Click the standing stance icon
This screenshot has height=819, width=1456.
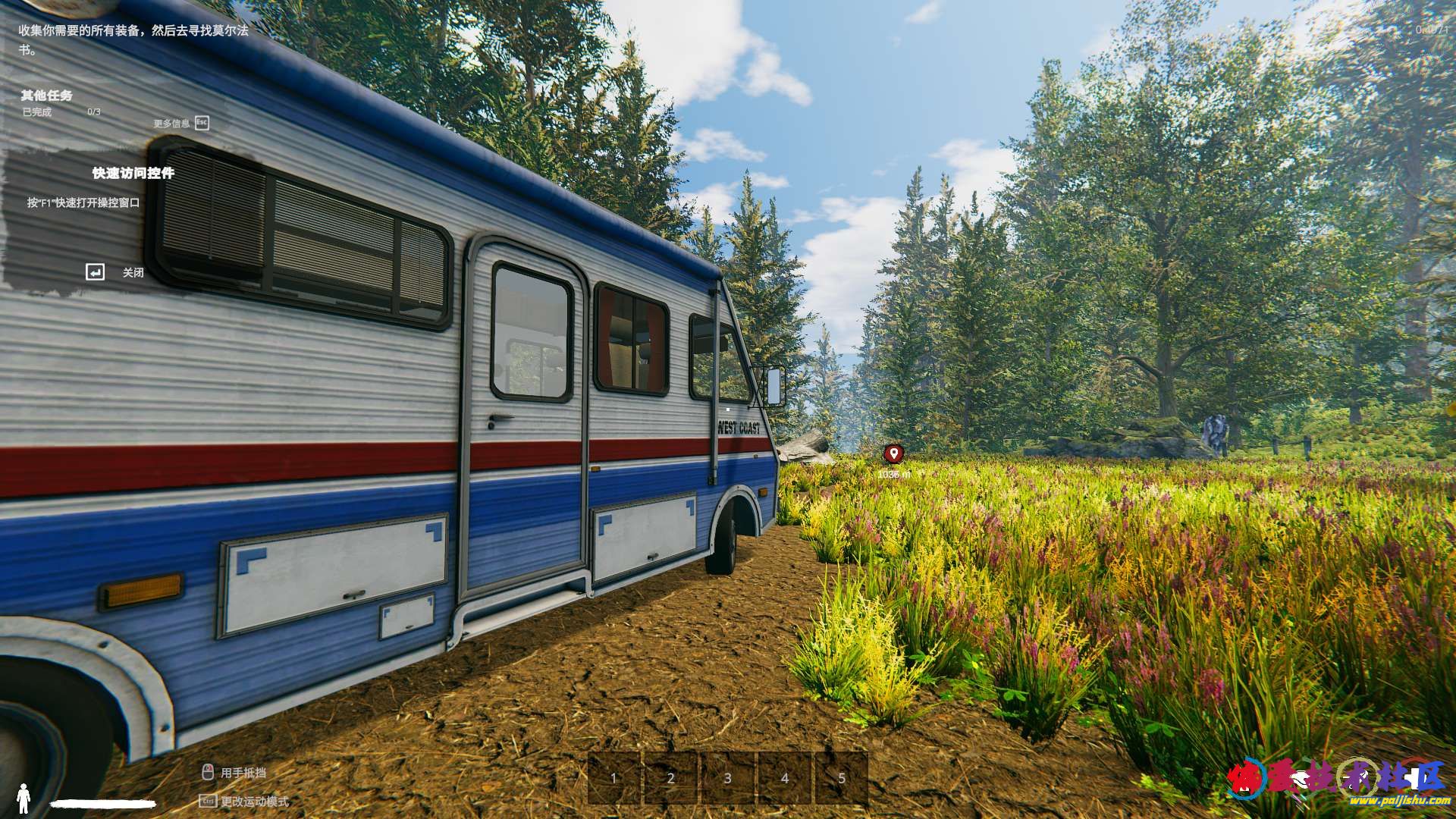click(24, 798)
